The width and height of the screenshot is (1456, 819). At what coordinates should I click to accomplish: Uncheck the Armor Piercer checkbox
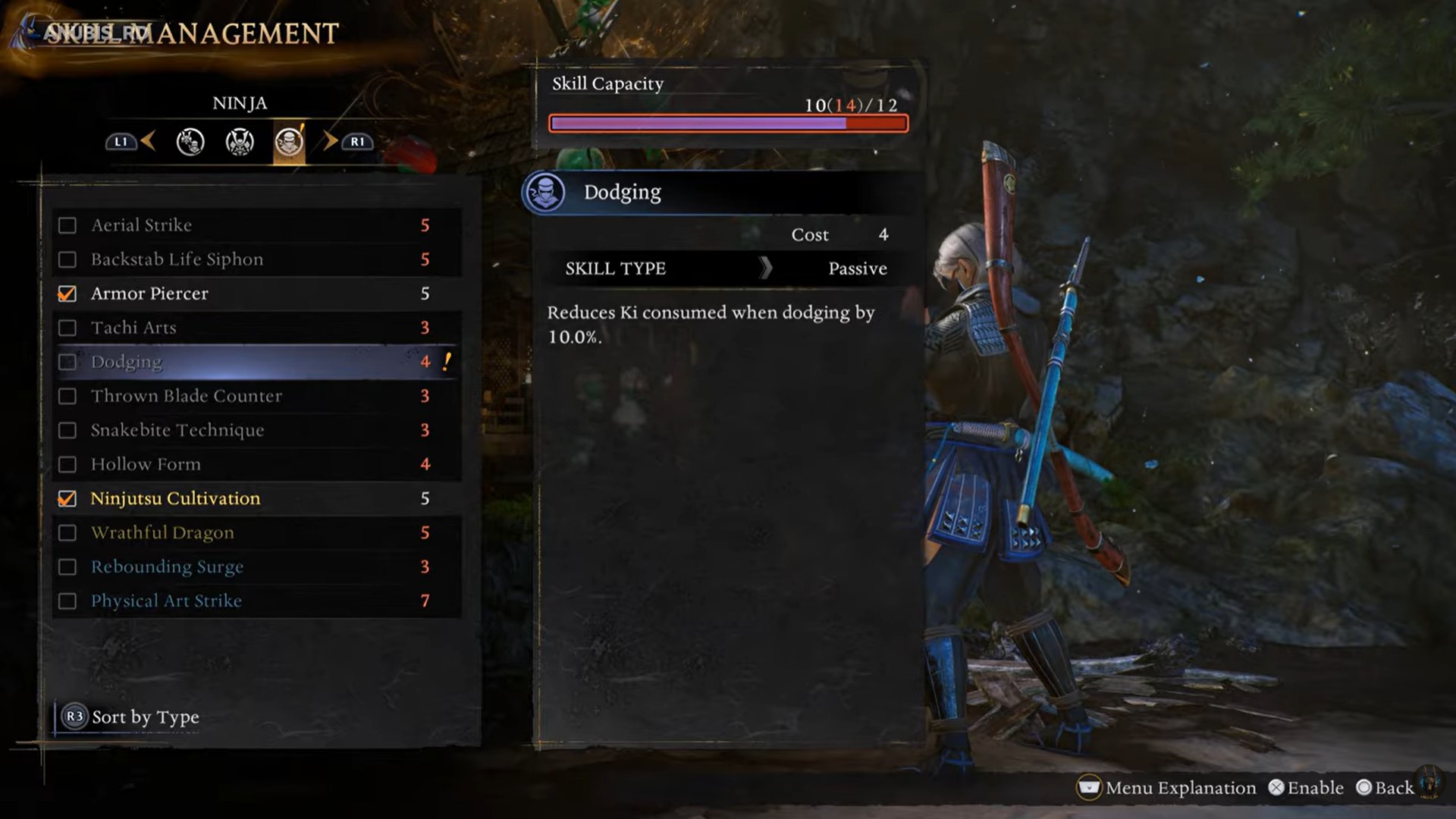pyautogui.click(x=67, y=293)
